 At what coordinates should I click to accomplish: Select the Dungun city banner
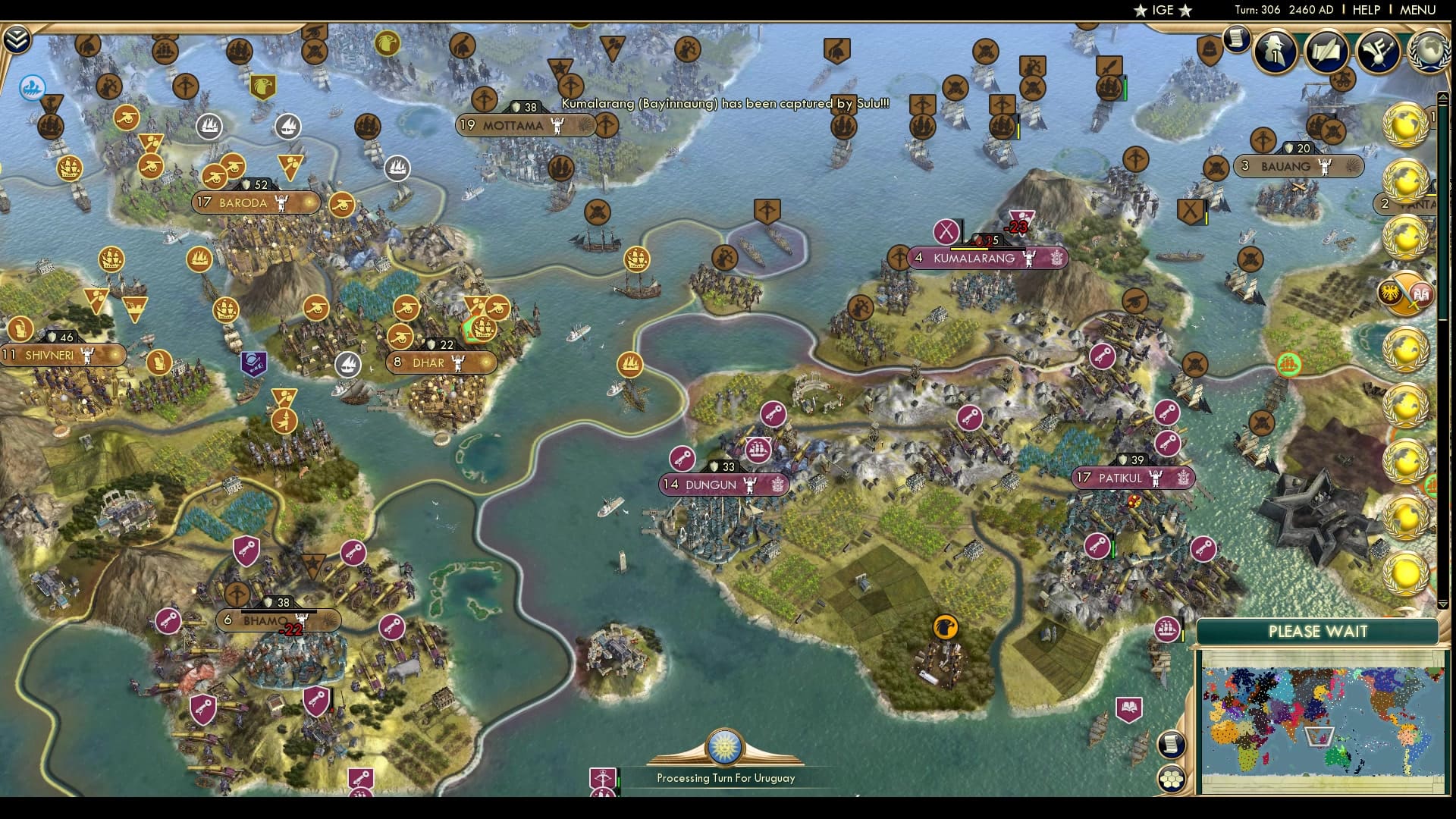(x=722, y=483)
